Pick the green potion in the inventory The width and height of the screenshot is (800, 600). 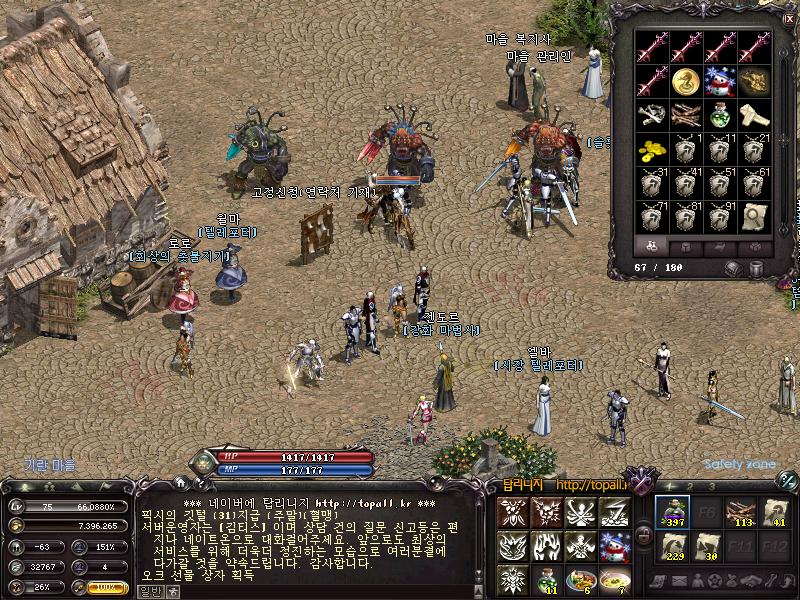tap(719, 115)
